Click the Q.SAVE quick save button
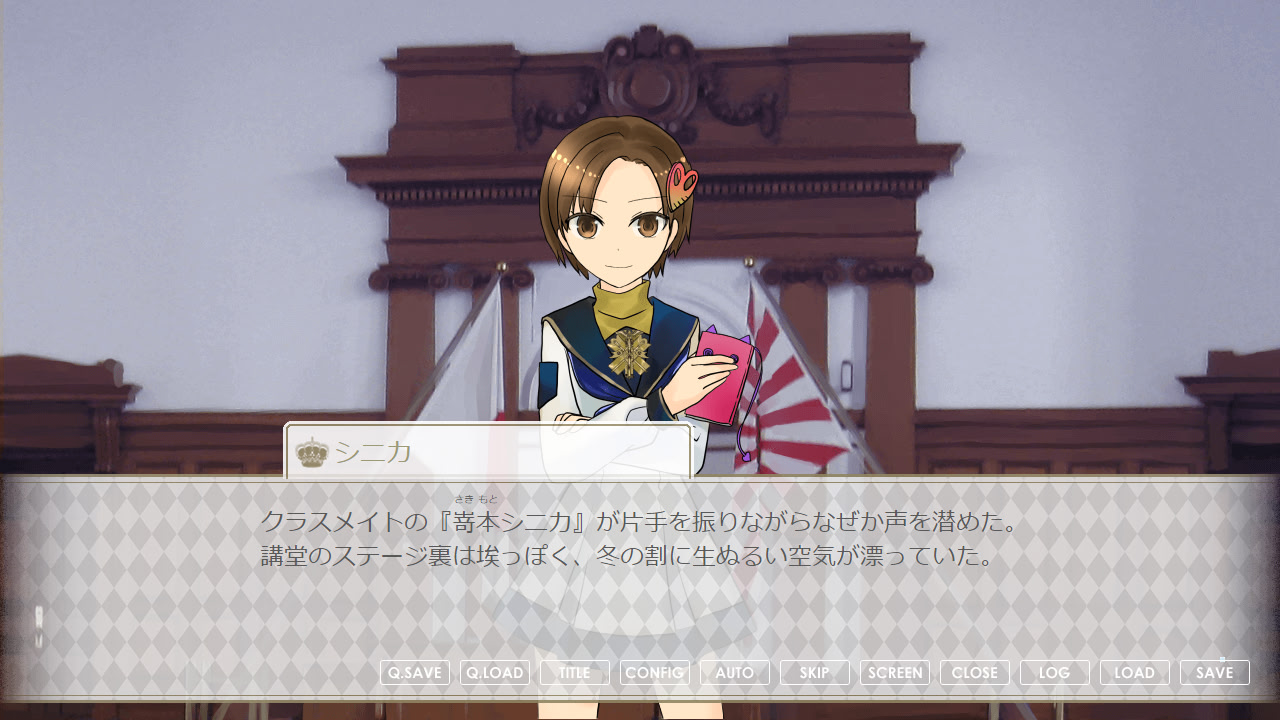The height and width of the screenshot is (720, 1280). click(x=415, y=672)
